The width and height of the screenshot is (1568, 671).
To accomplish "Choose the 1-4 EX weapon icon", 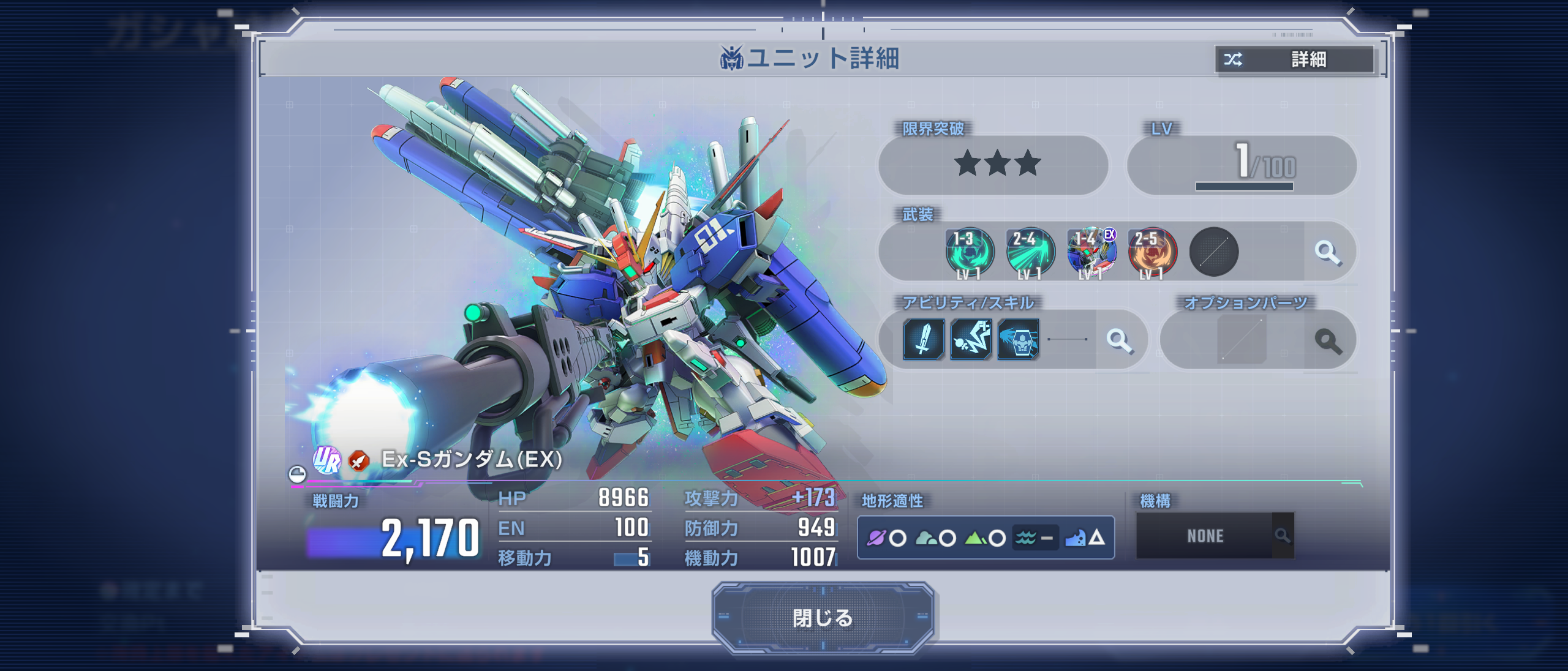I will [1091, 252].
